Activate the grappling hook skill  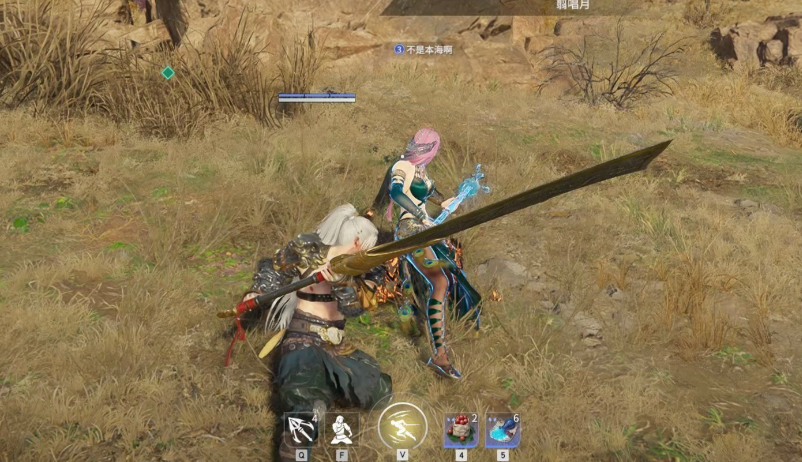pyautogui.click(x=300, y=429)
